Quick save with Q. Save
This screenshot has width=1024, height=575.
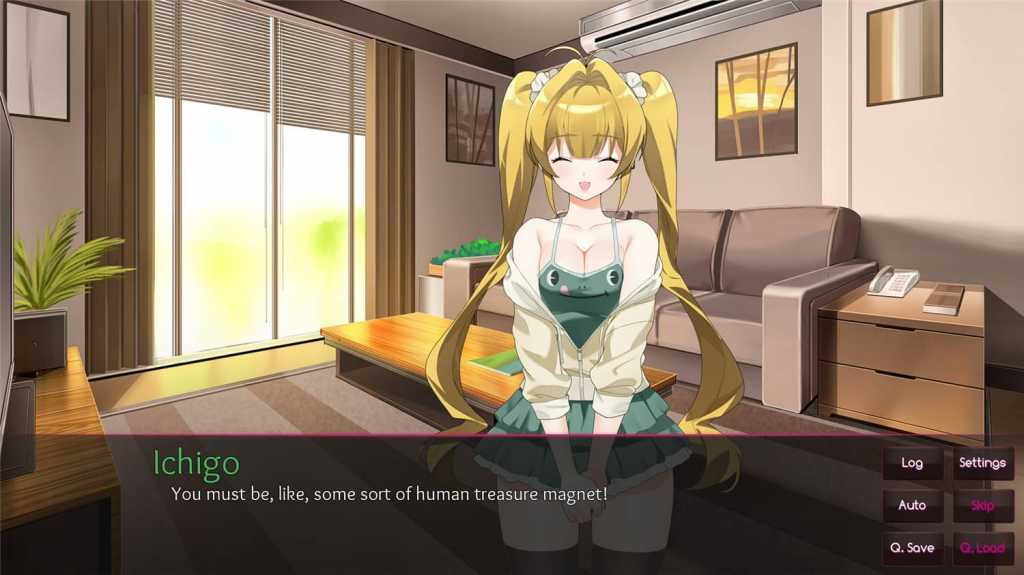[x=912, y=548]
